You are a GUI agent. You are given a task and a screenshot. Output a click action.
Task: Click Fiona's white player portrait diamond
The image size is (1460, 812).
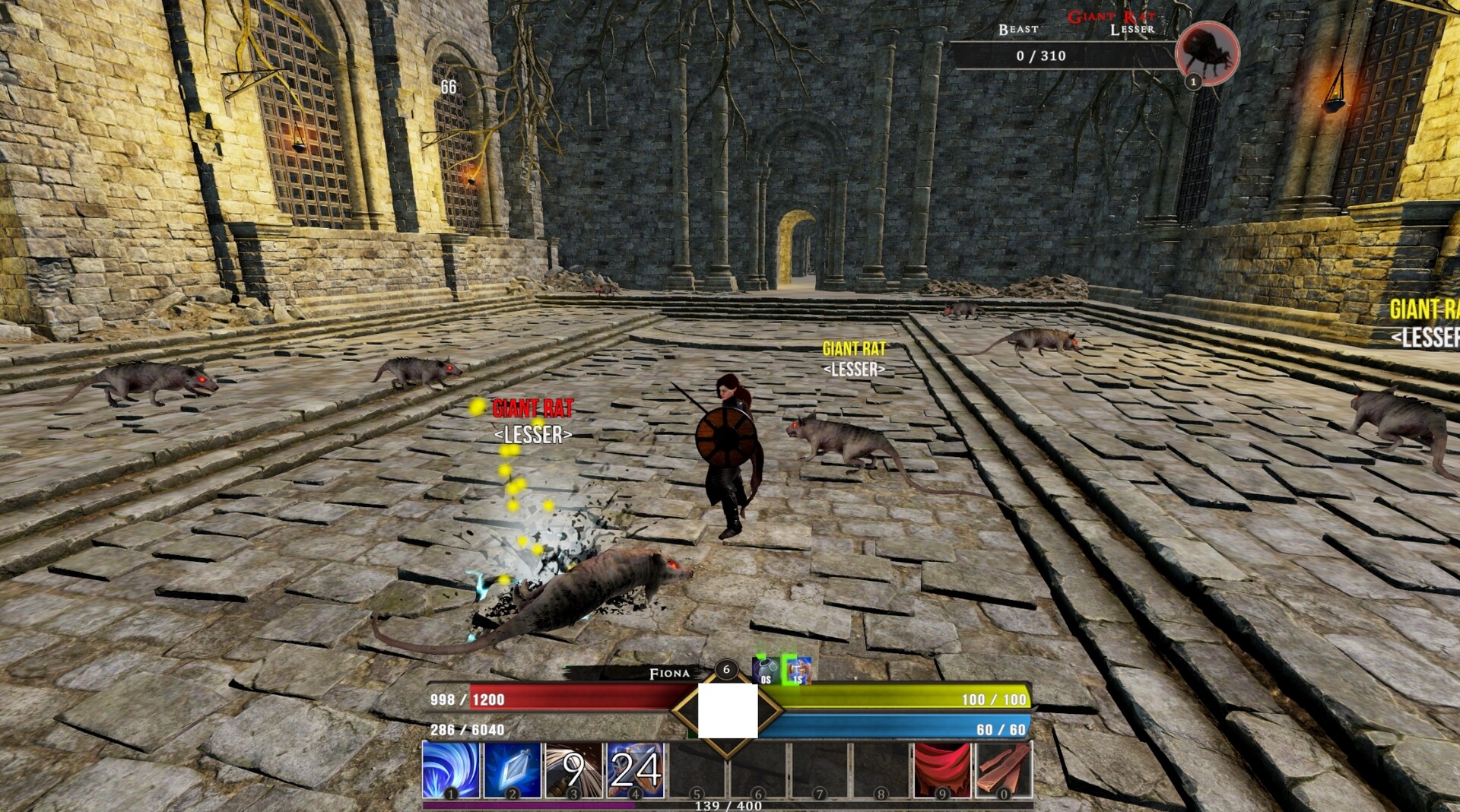click(727, 710)
